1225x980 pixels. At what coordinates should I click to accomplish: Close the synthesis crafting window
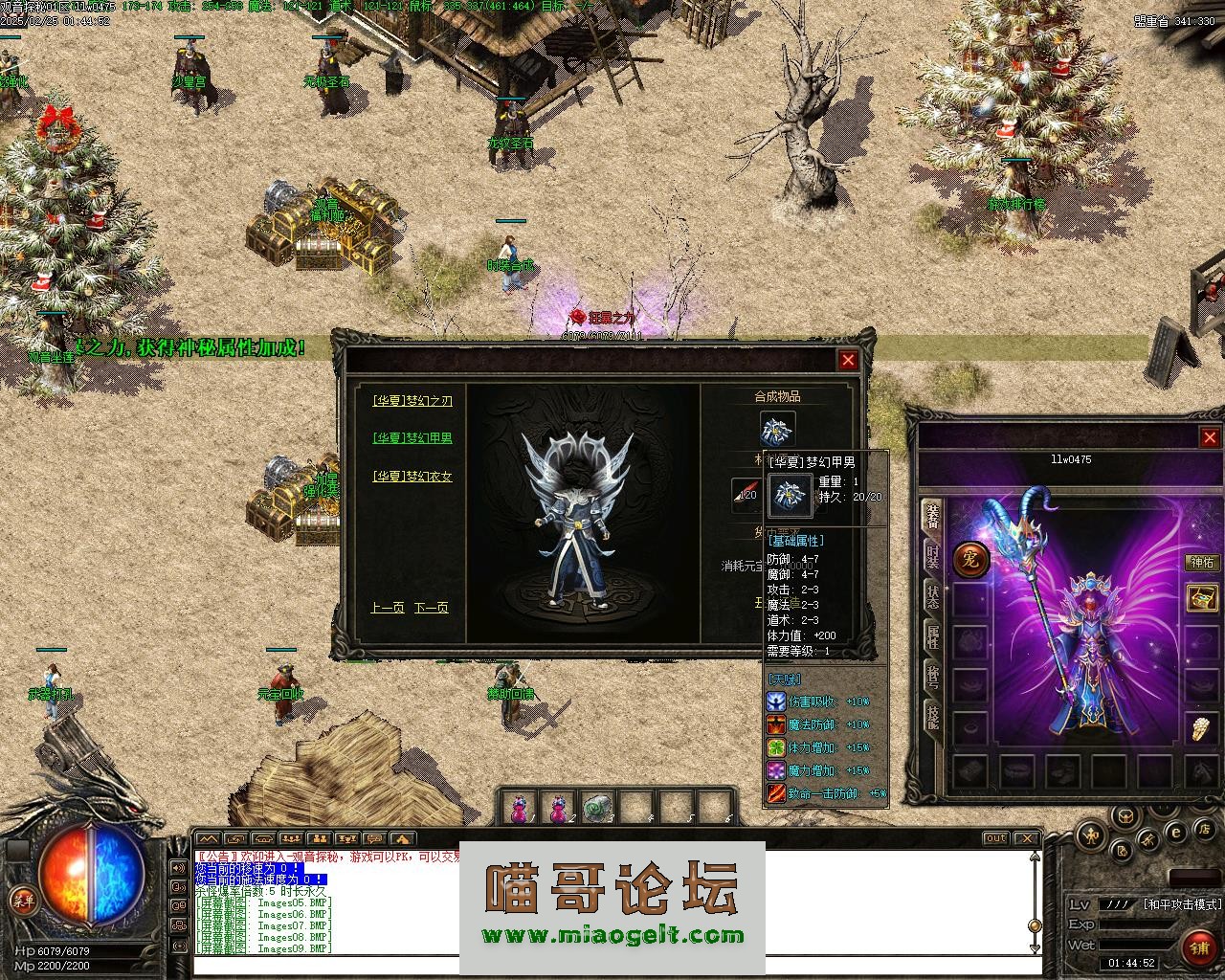pyautogui.click(x=848, y=360)
